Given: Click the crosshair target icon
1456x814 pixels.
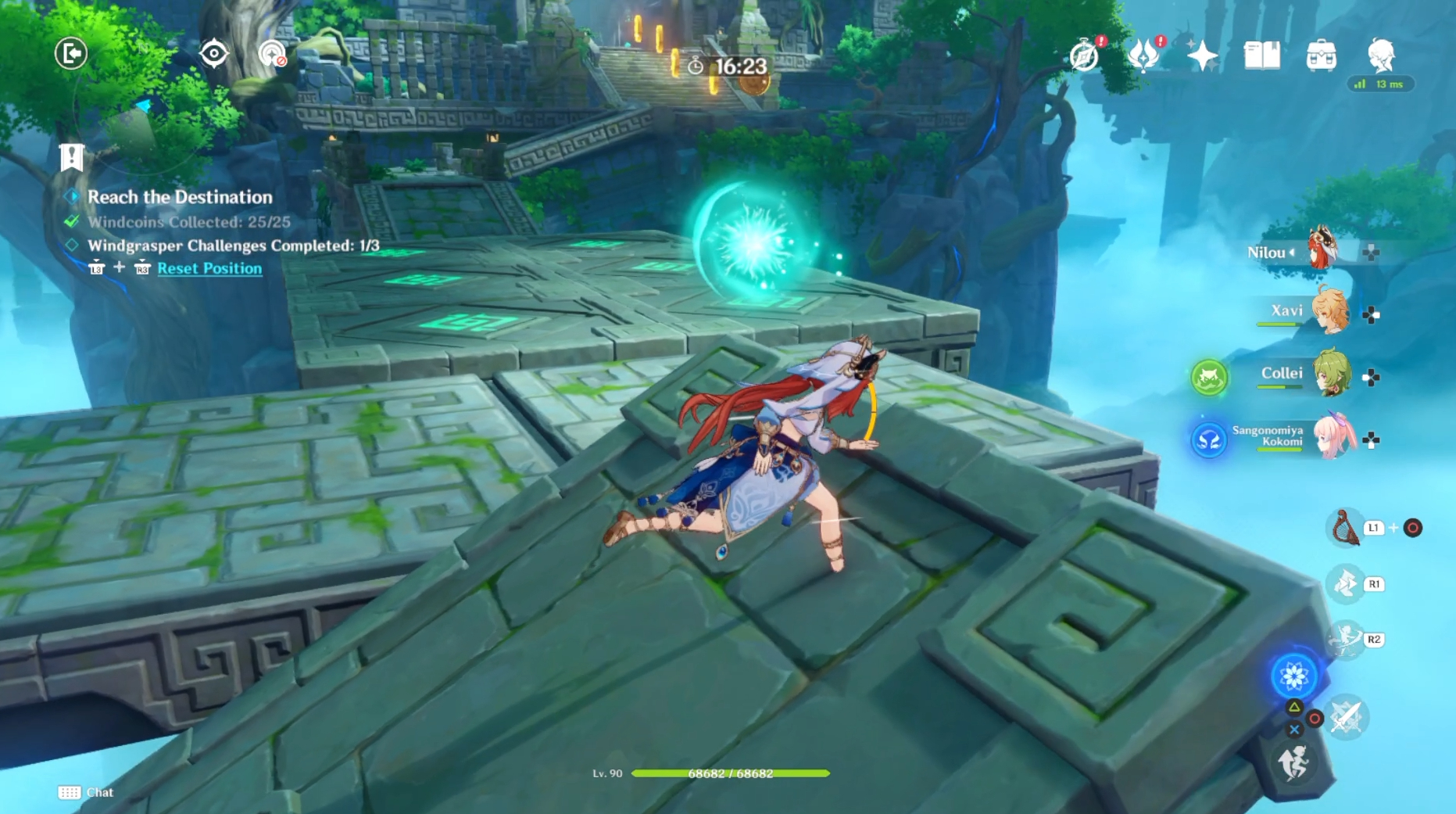Looking at the screenshot, I should [x=213, y=53].
